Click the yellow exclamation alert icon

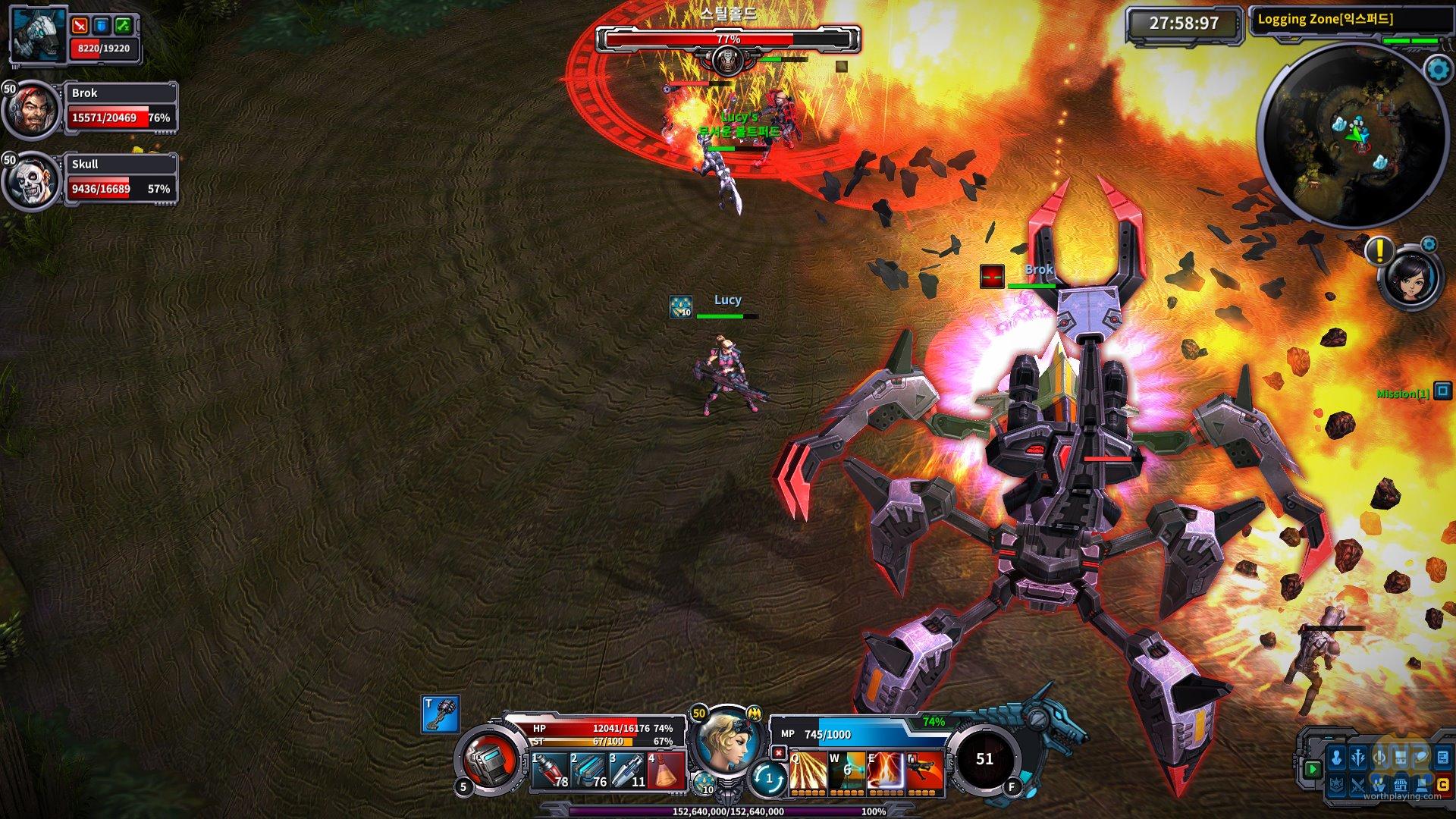click(x=1379, y=250)
